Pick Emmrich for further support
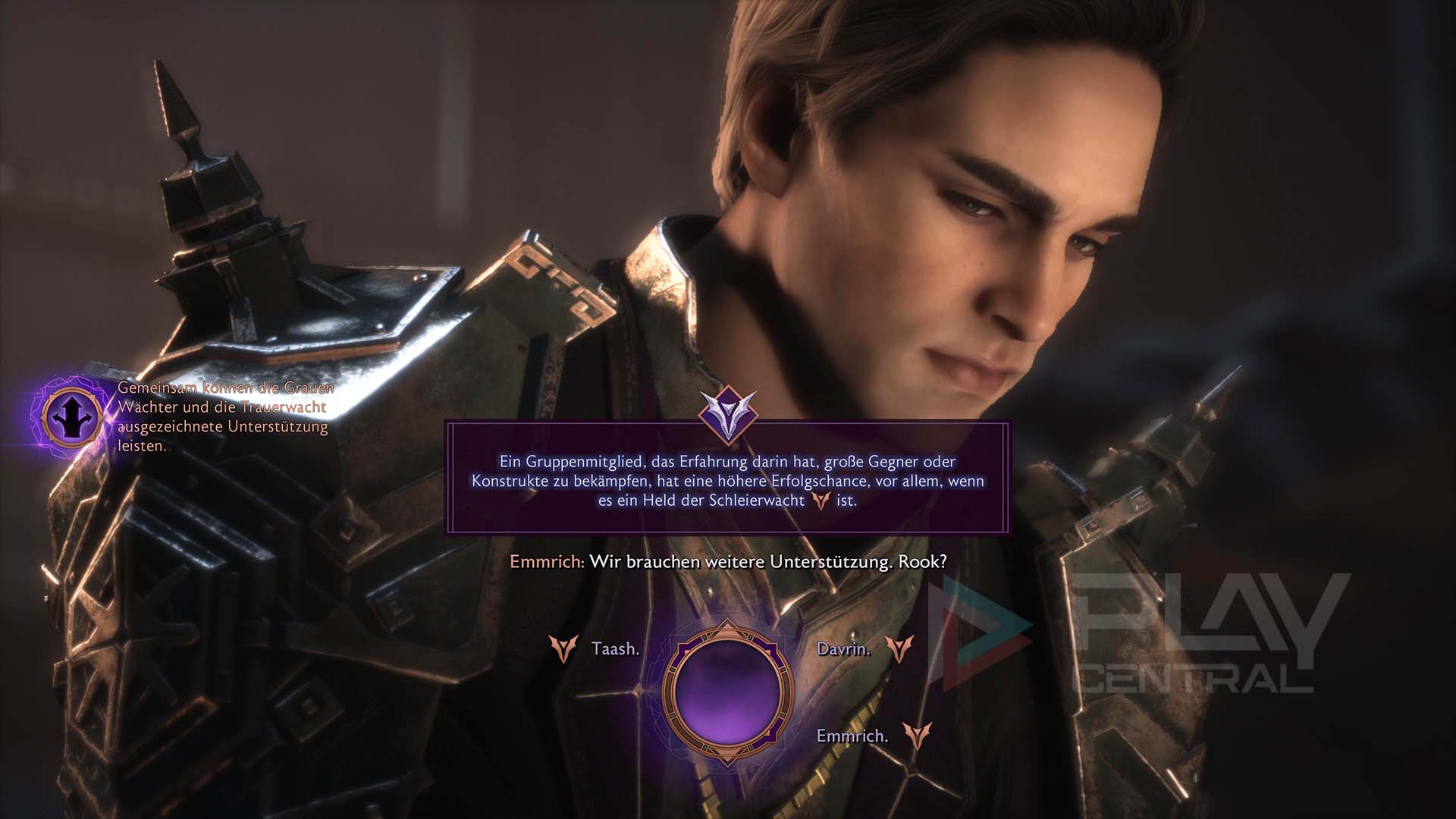The height and width of the screenshot is (819, 1456). tap(852, 736)
